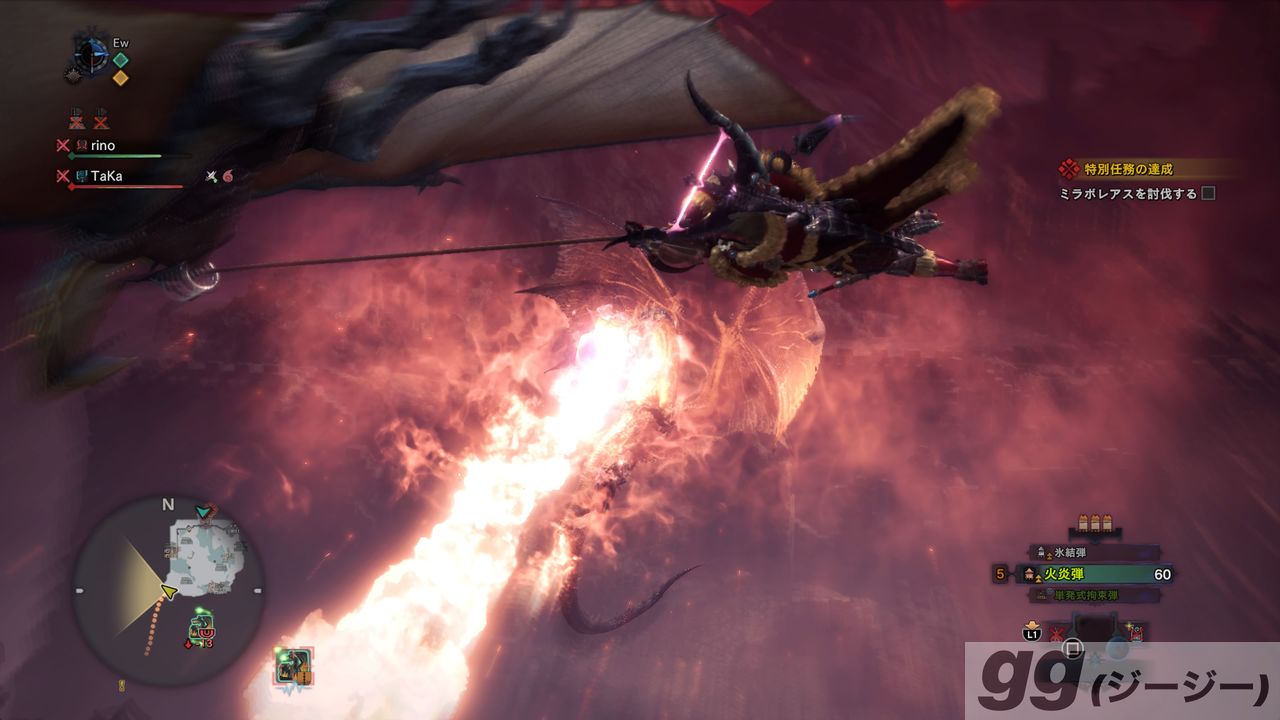Select the green diamond status icon
Screen dimensions: 1280x720
pos(121,59)
